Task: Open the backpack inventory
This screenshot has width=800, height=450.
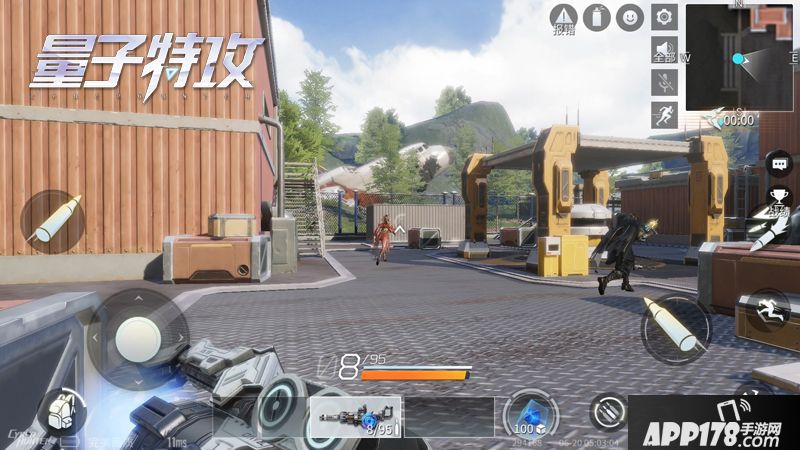Action: tap(61, 412)
